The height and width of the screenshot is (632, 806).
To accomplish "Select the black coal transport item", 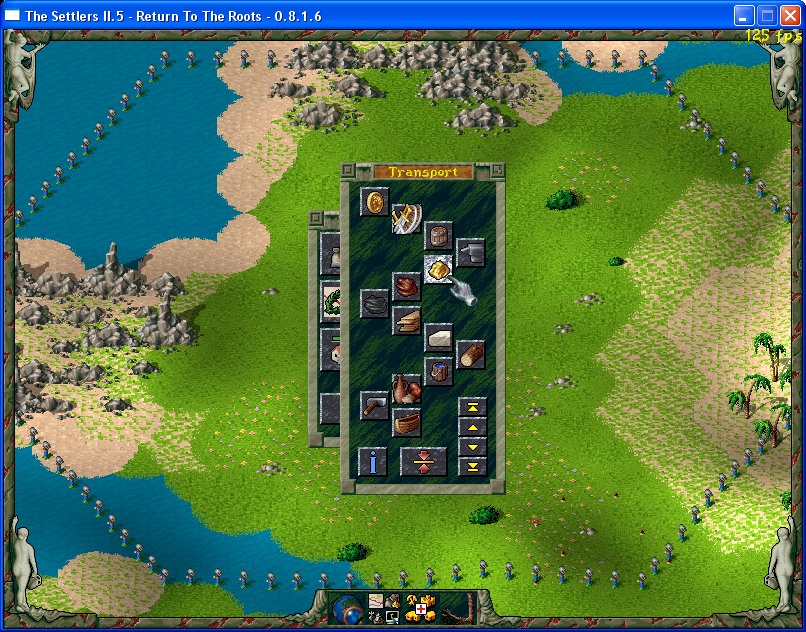I will 374,303.
